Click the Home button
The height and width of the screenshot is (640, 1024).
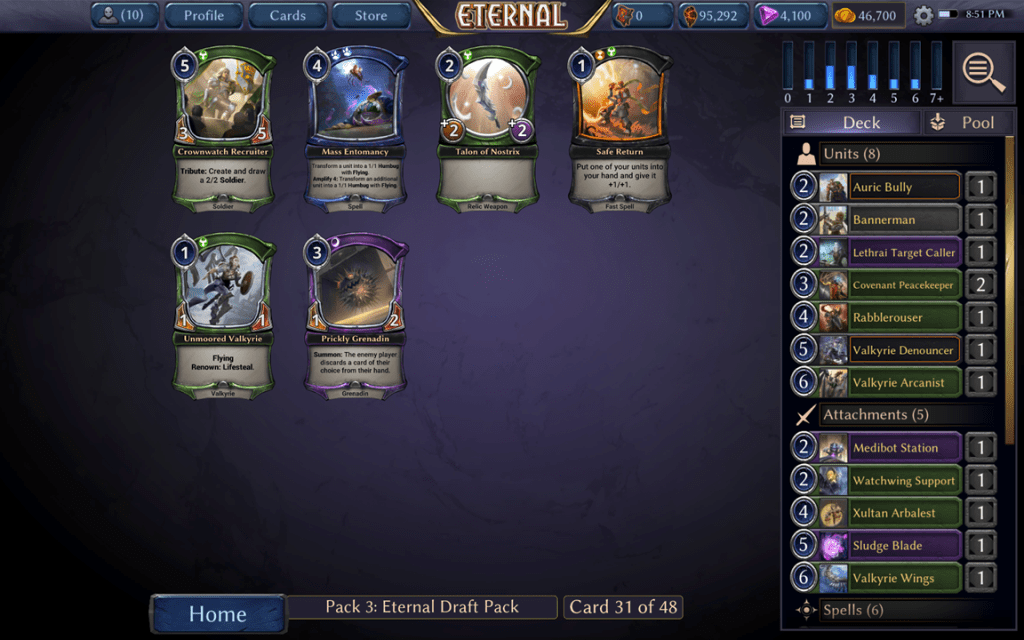pos(217,614)
